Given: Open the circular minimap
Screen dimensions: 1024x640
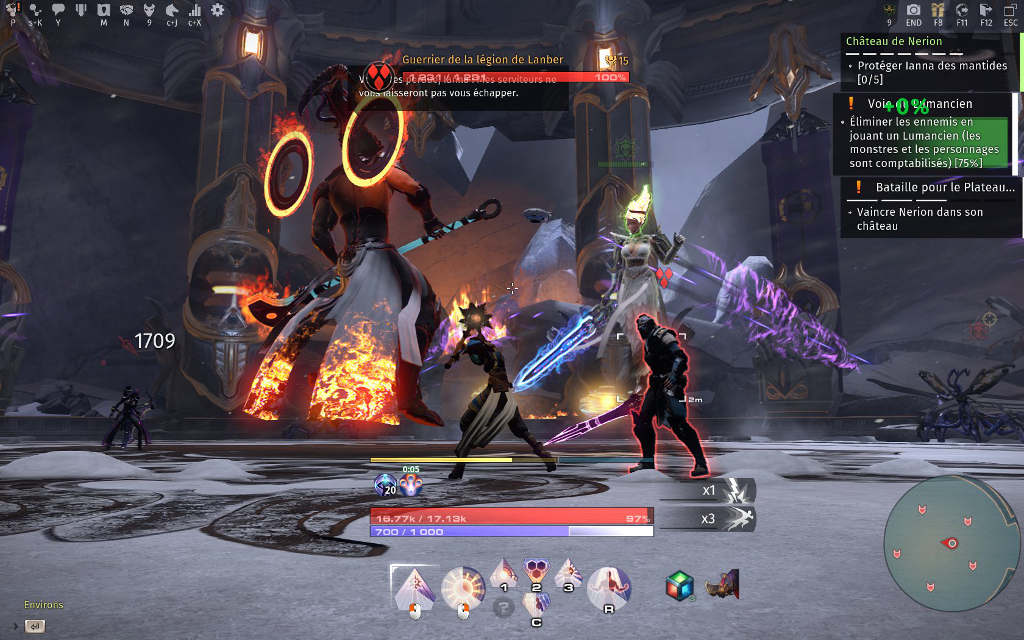Looking at the screenshot, I should tap(951, 542).
